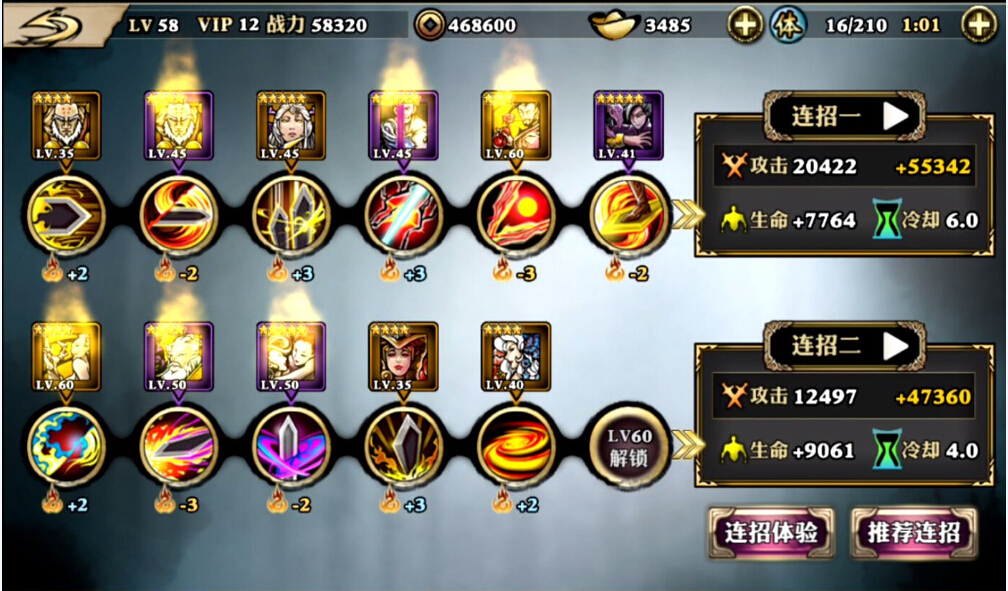
Task: Select the purple crossed sword skill
Action: 290,445
